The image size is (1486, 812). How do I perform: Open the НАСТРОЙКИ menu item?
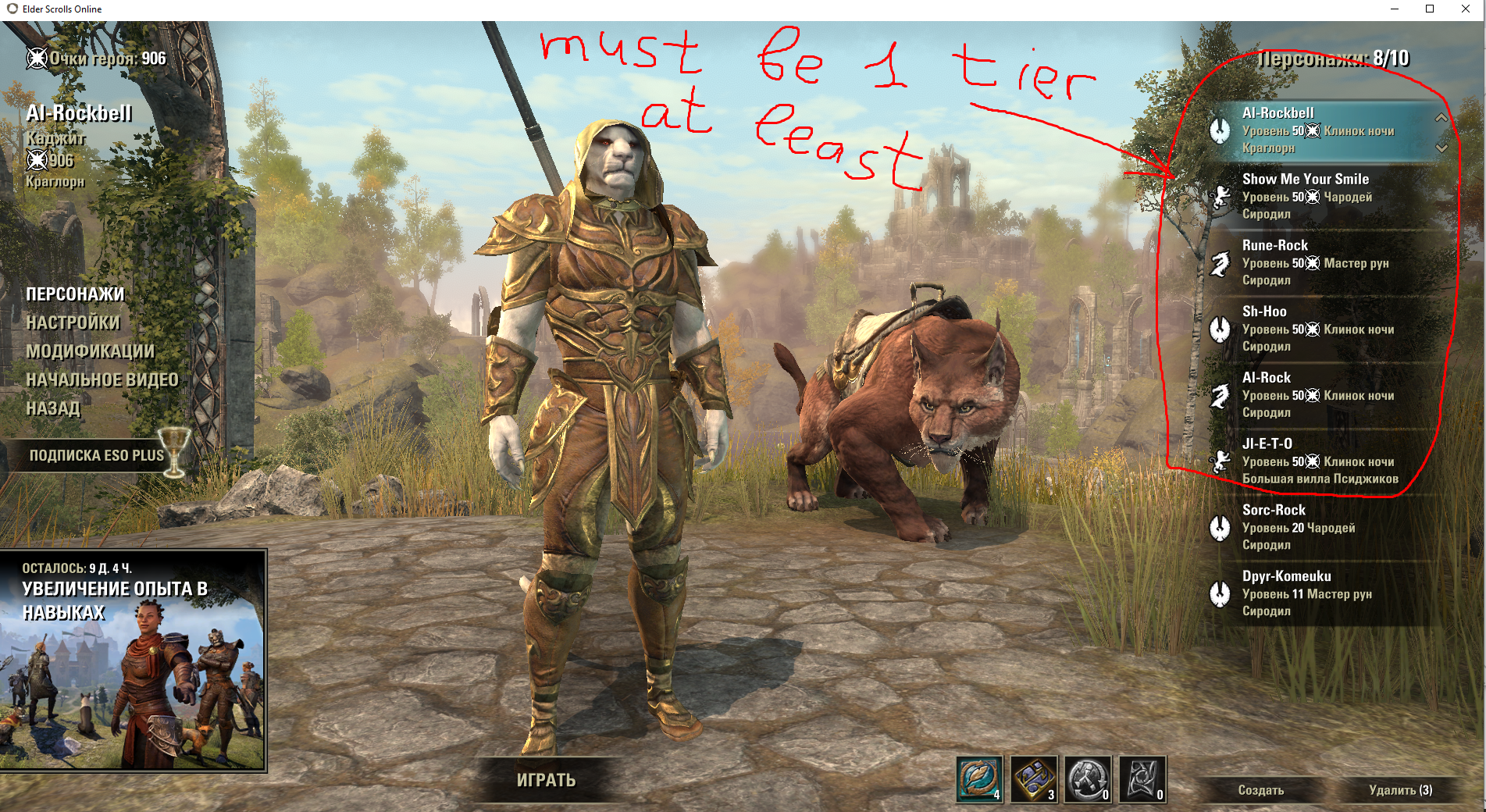click(x=72, y=322)
